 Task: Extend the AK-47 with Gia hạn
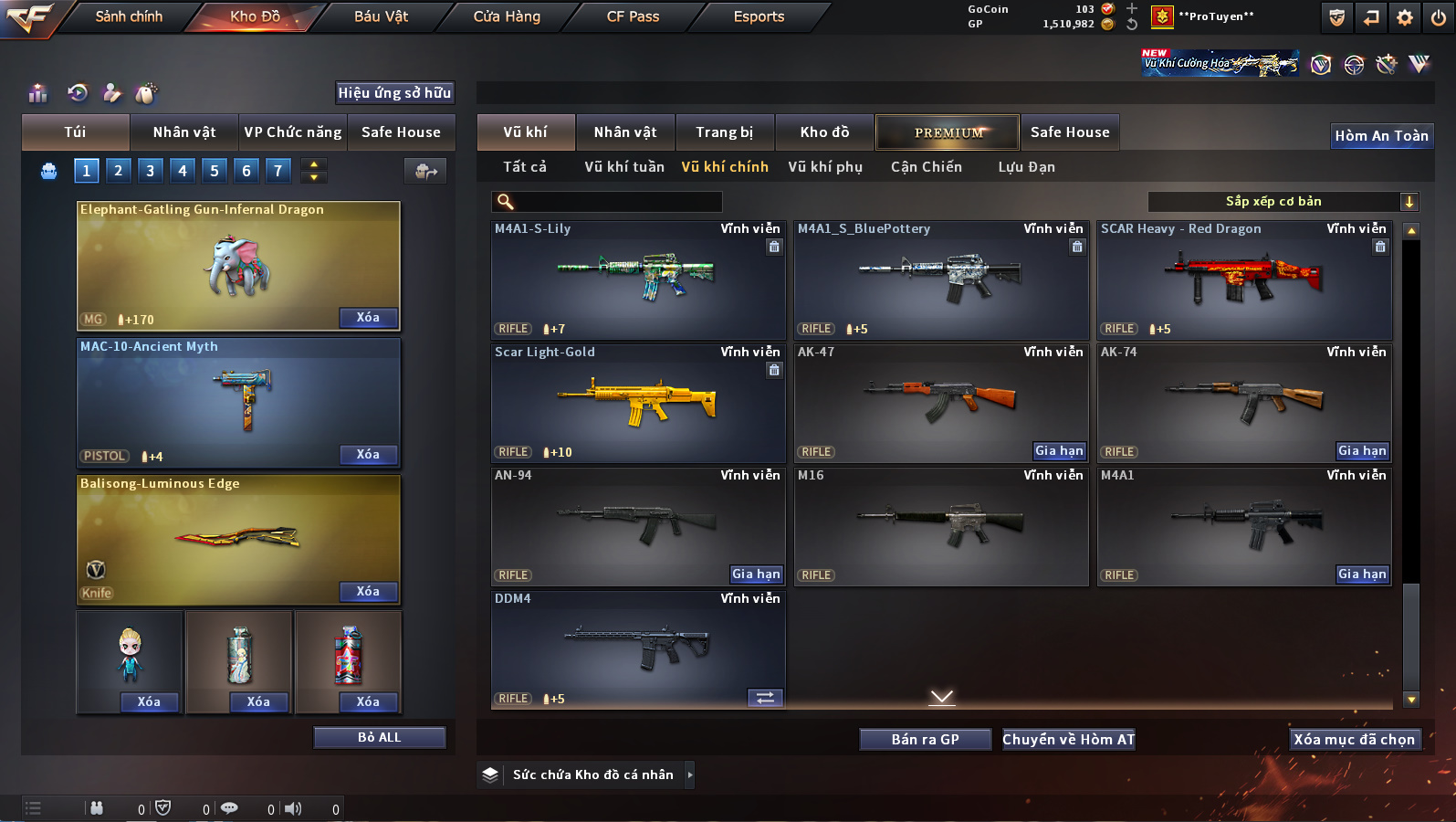click(1059, 450)
